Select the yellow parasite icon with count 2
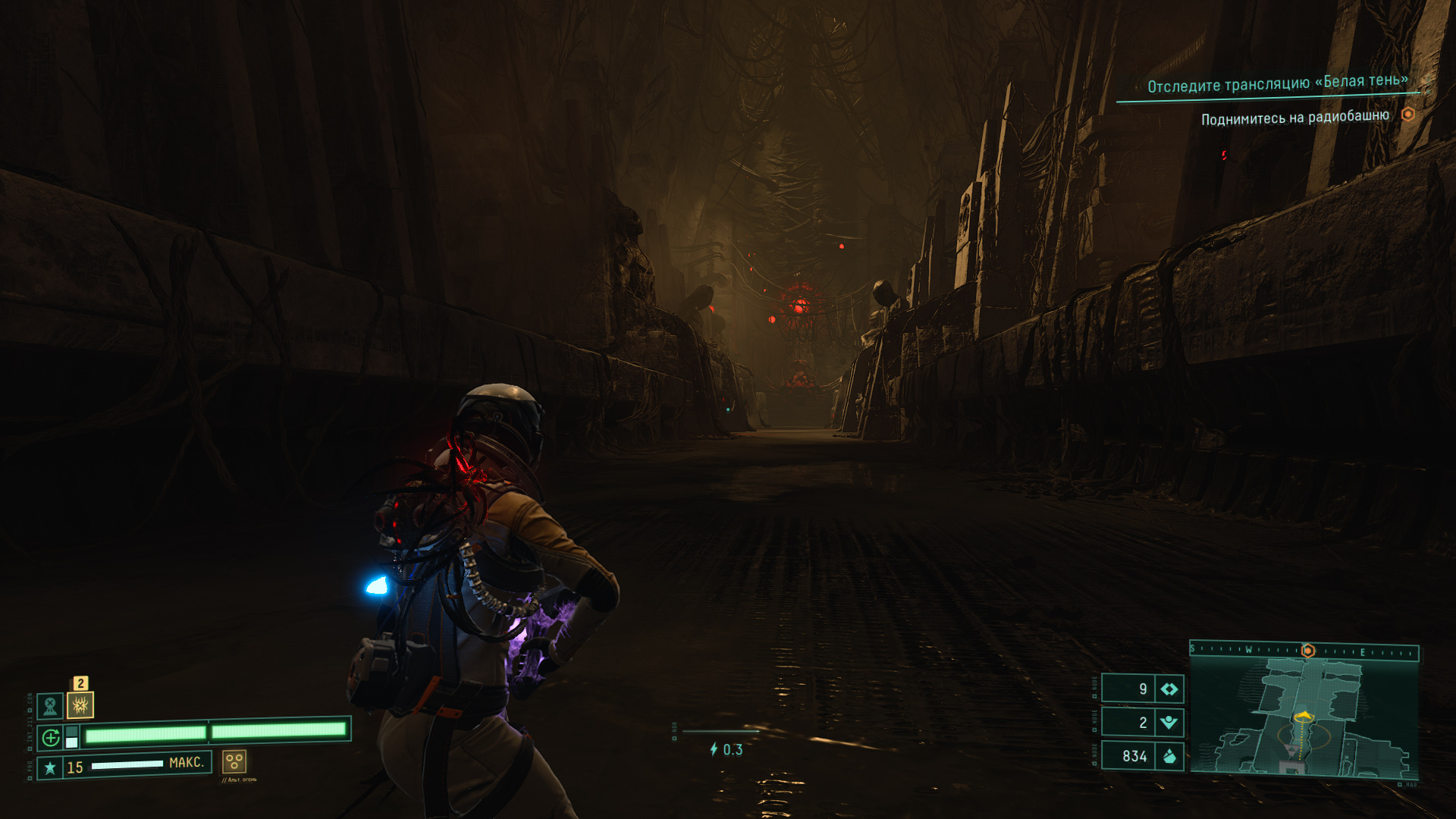 click(x=80, y=705)
